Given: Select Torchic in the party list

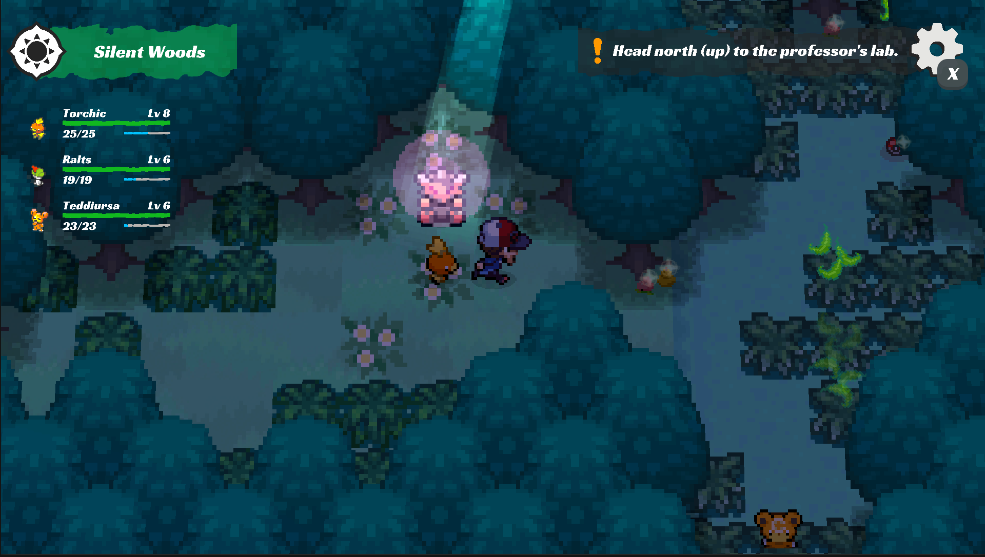Looking at the screenshot, I should pyautogui.click(x=100, y=123).
